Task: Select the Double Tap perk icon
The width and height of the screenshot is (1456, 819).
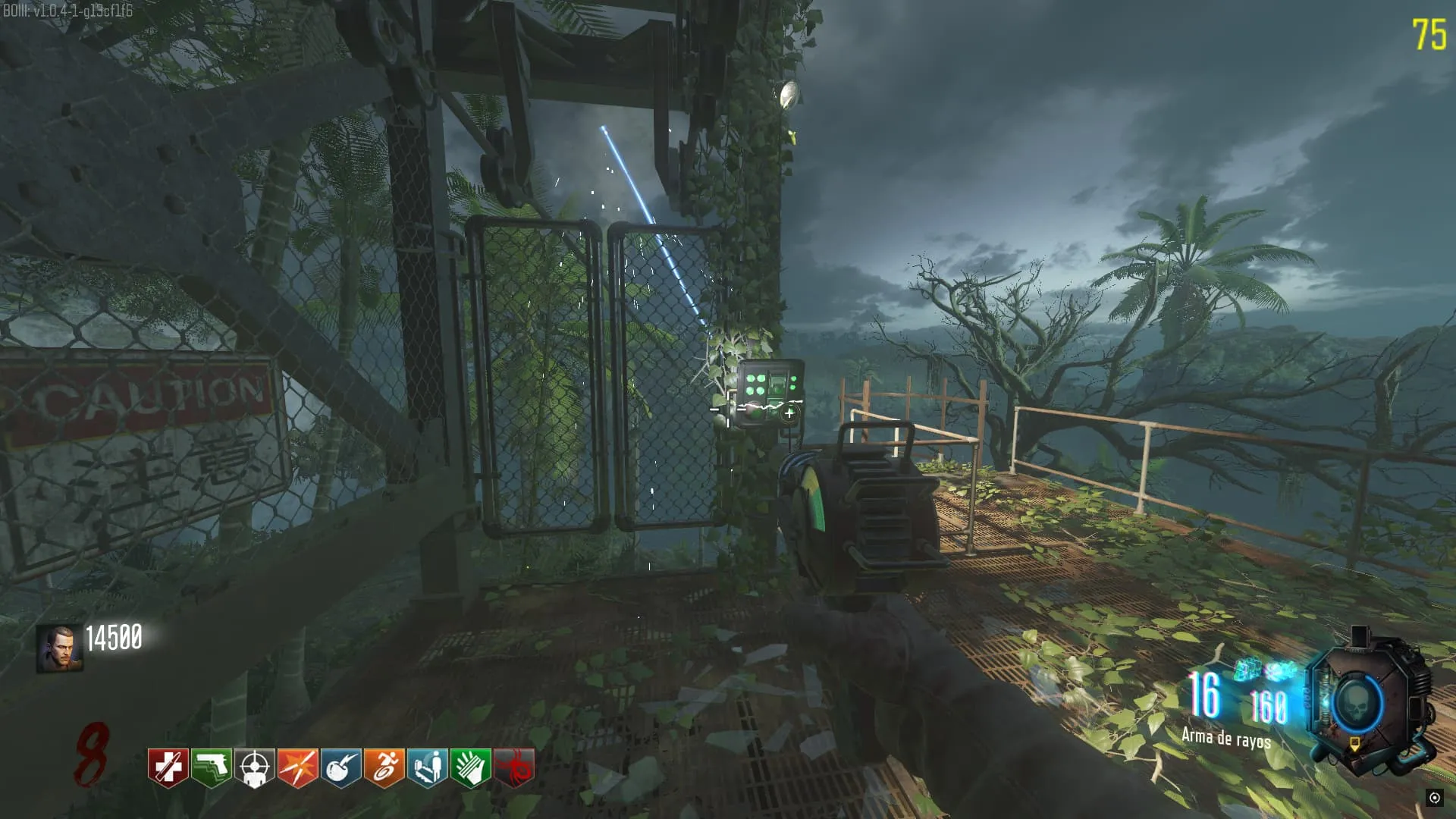Action: 297,767
